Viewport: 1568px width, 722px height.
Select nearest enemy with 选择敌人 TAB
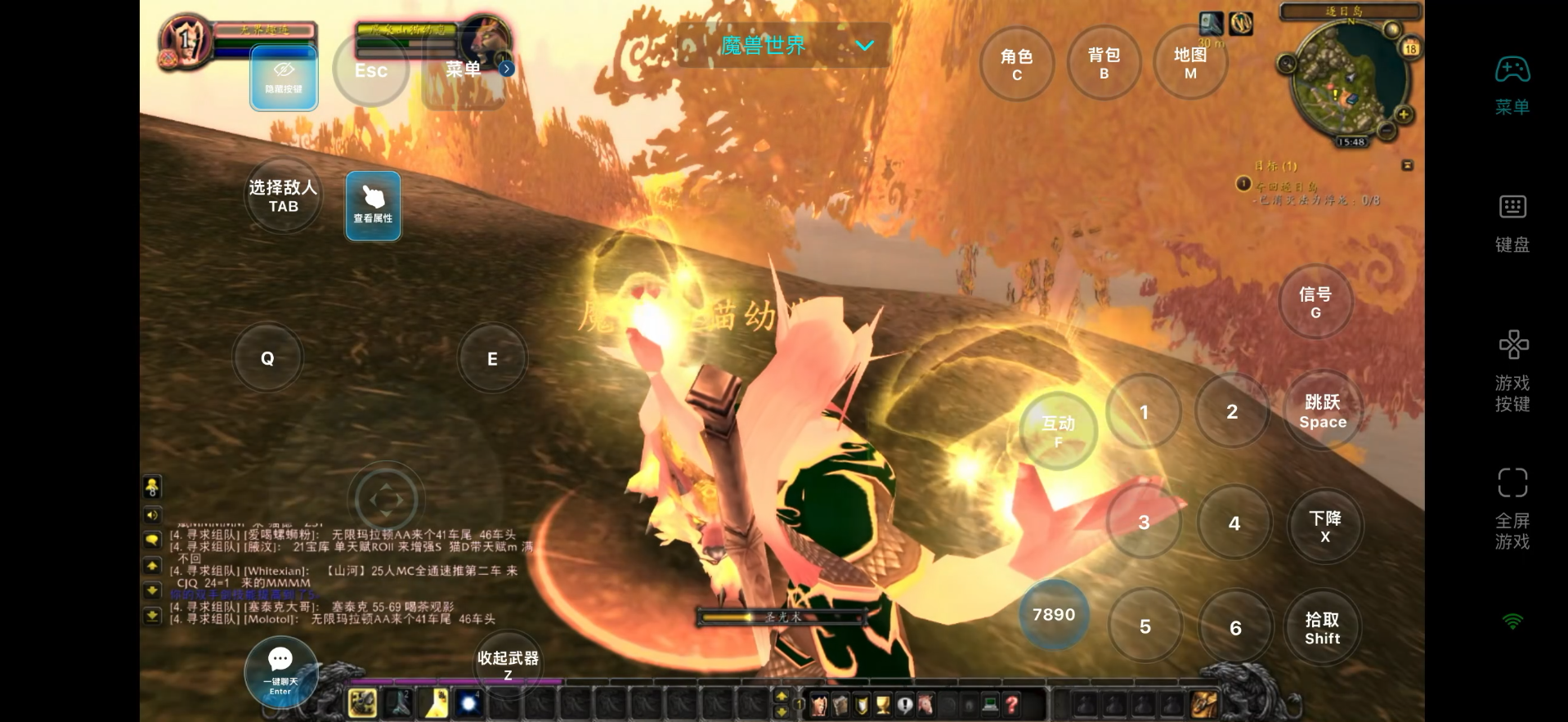click(x=283, y=196)
